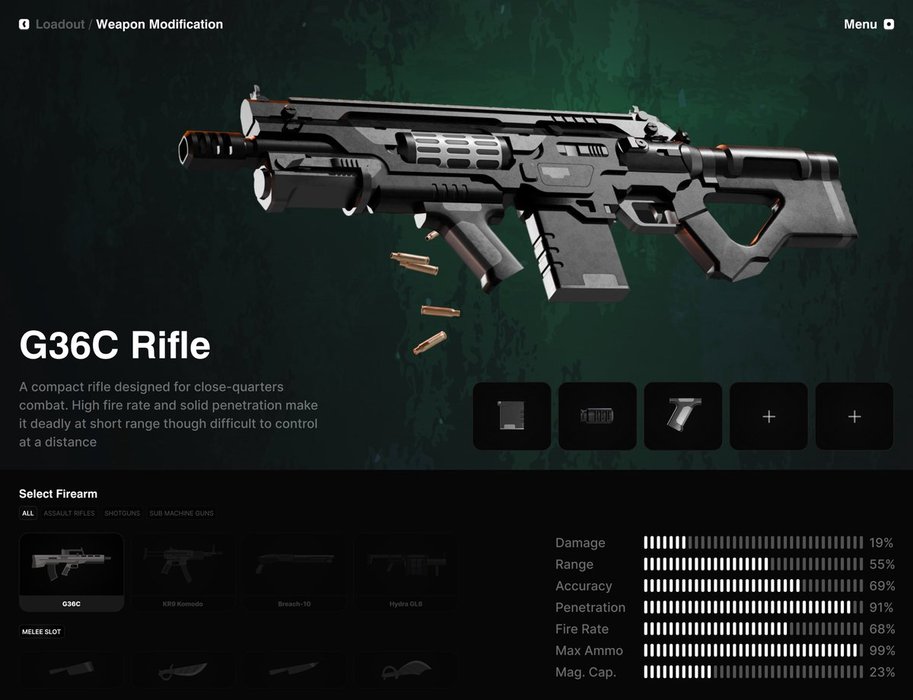Switch to the Sub Machine Guns filter

pyautogui.click(x=181, y=513)
